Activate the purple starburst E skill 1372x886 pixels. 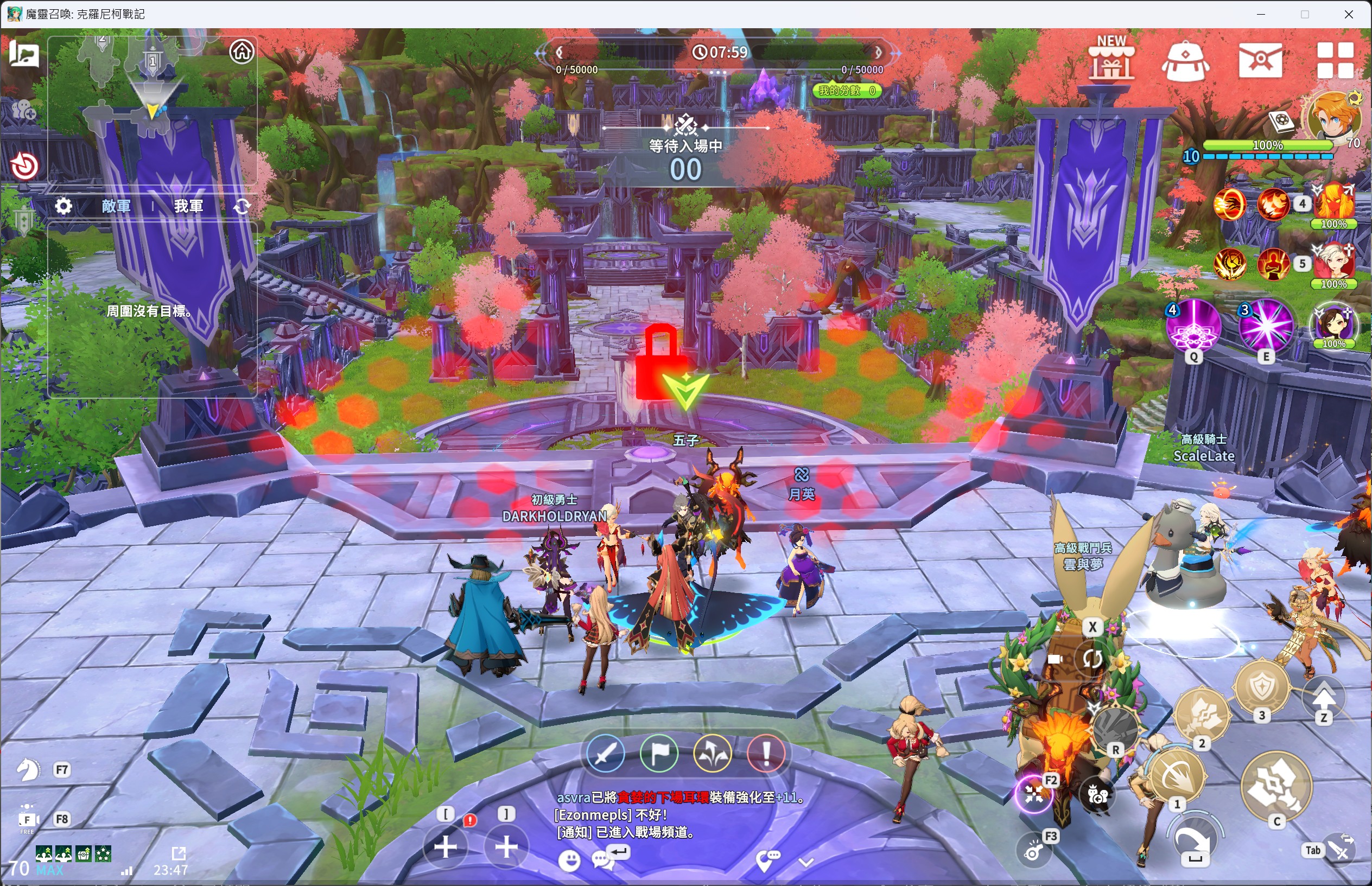click(1266, 326)
